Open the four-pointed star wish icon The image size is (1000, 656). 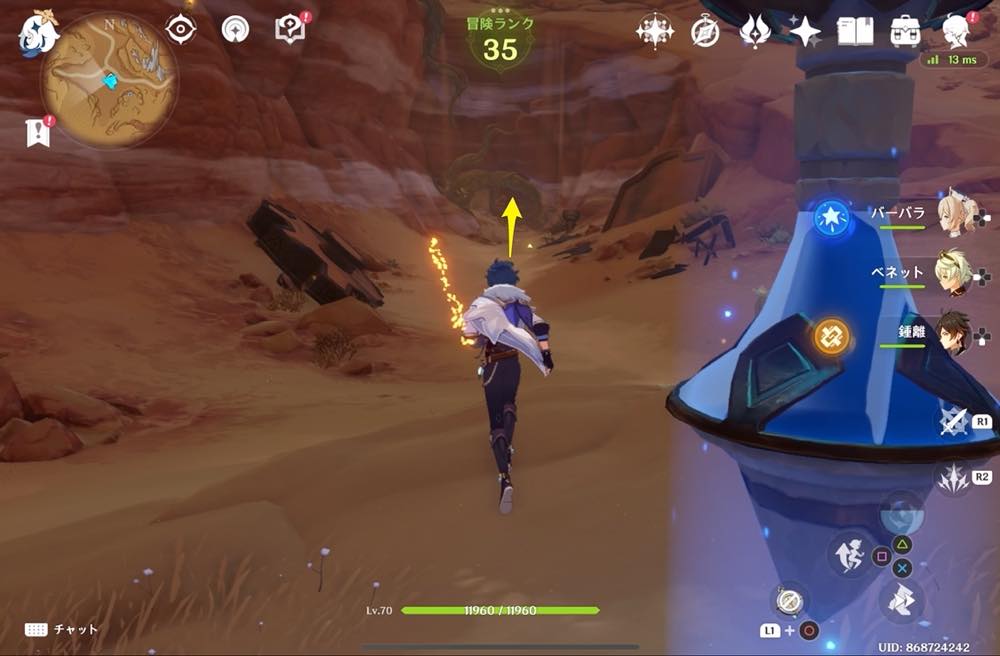804,32
